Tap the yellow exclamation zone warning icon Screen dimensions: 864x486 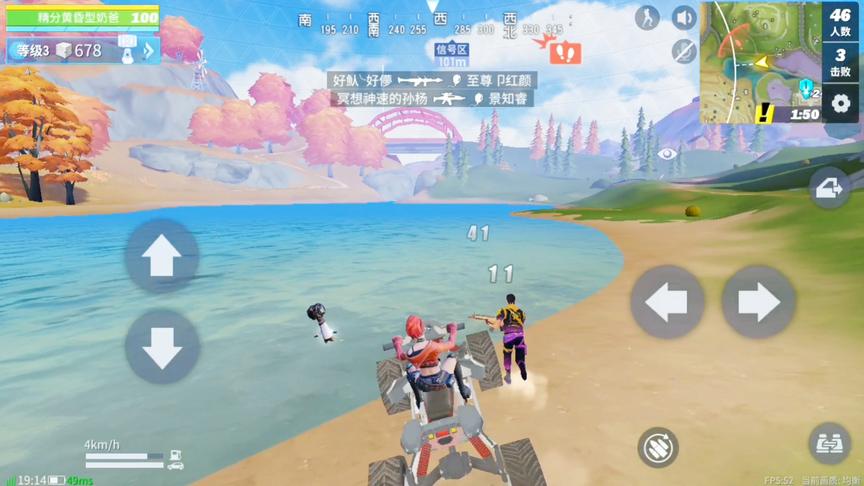[x=765, y=113]
